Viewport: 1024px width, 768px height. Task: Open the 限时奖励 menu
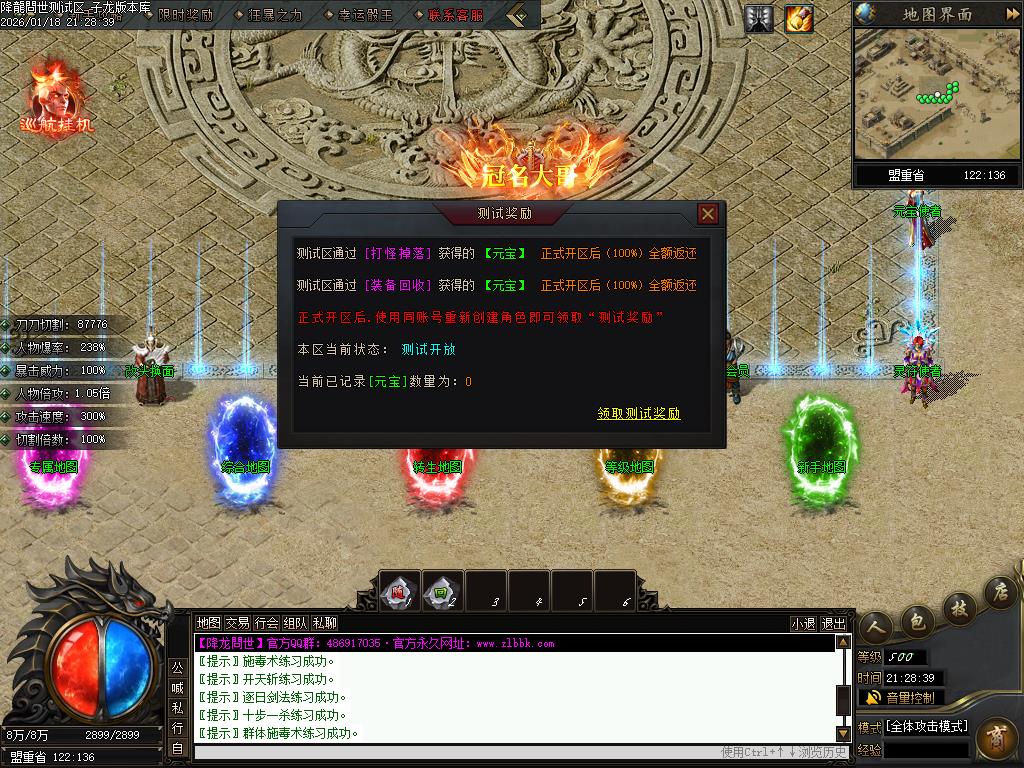[x=185, y=15]
